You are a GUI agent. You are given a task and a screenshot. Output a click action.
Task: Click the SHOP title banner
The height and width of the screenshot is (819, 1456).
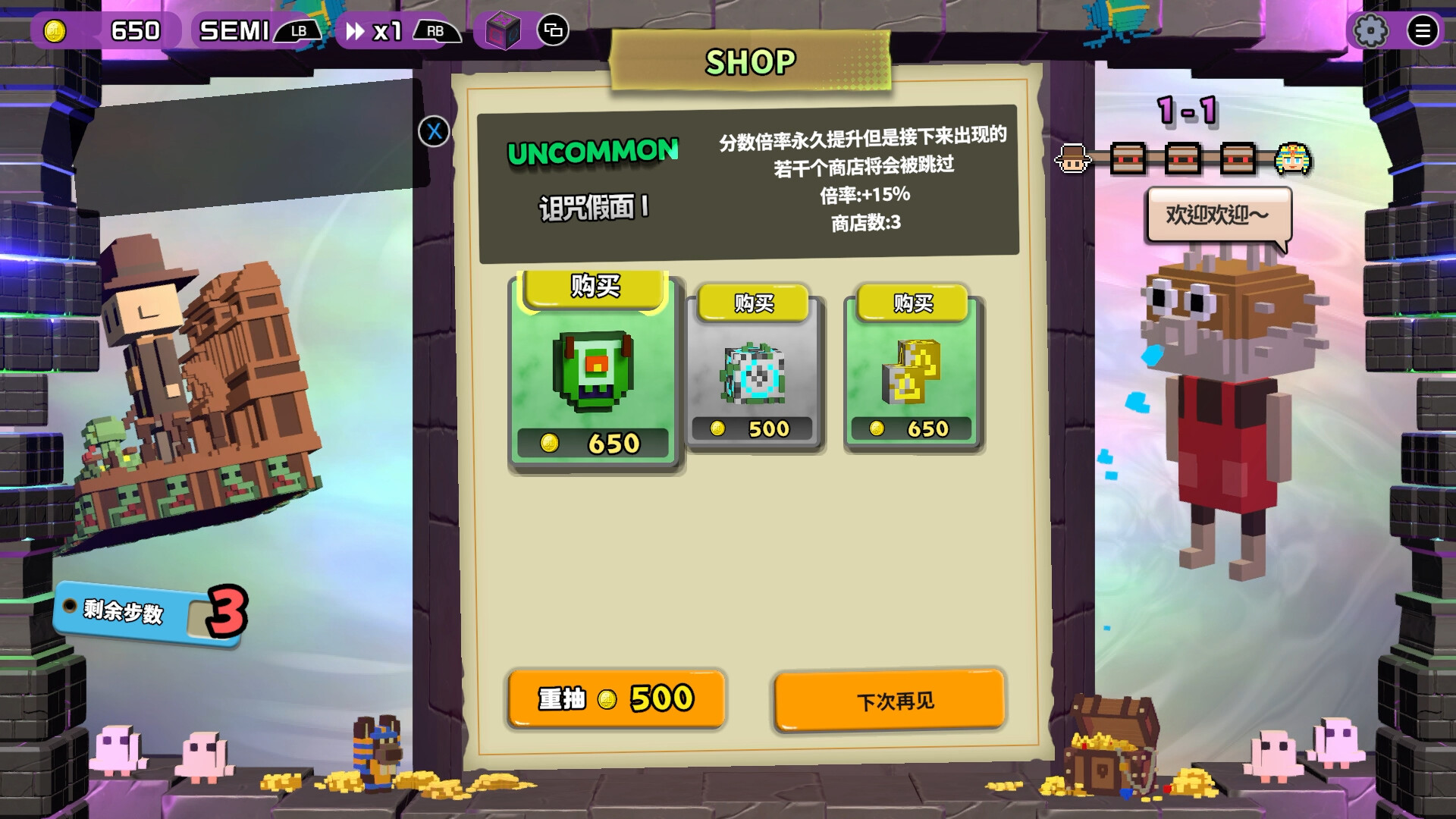[x=751, y=62]
